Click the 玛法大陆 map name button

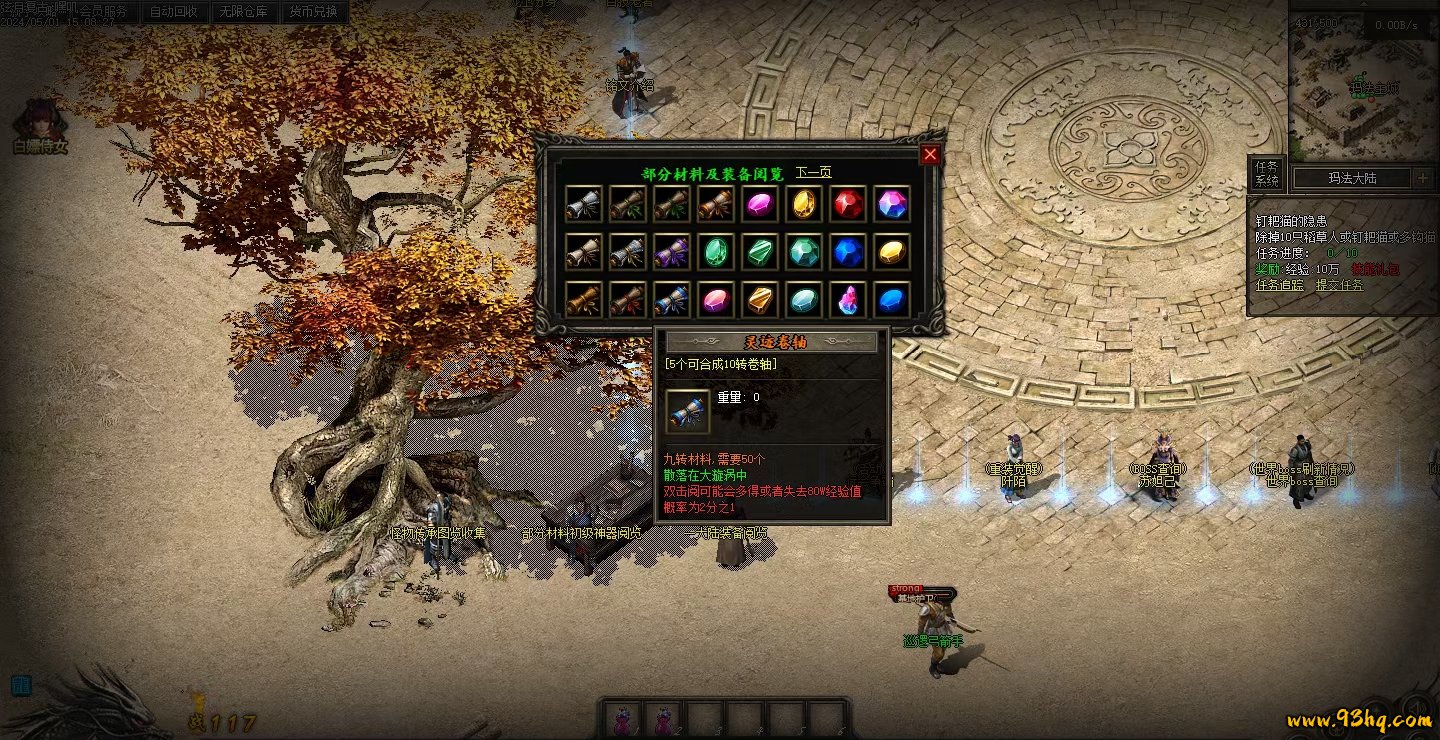tap(1352, 178)
